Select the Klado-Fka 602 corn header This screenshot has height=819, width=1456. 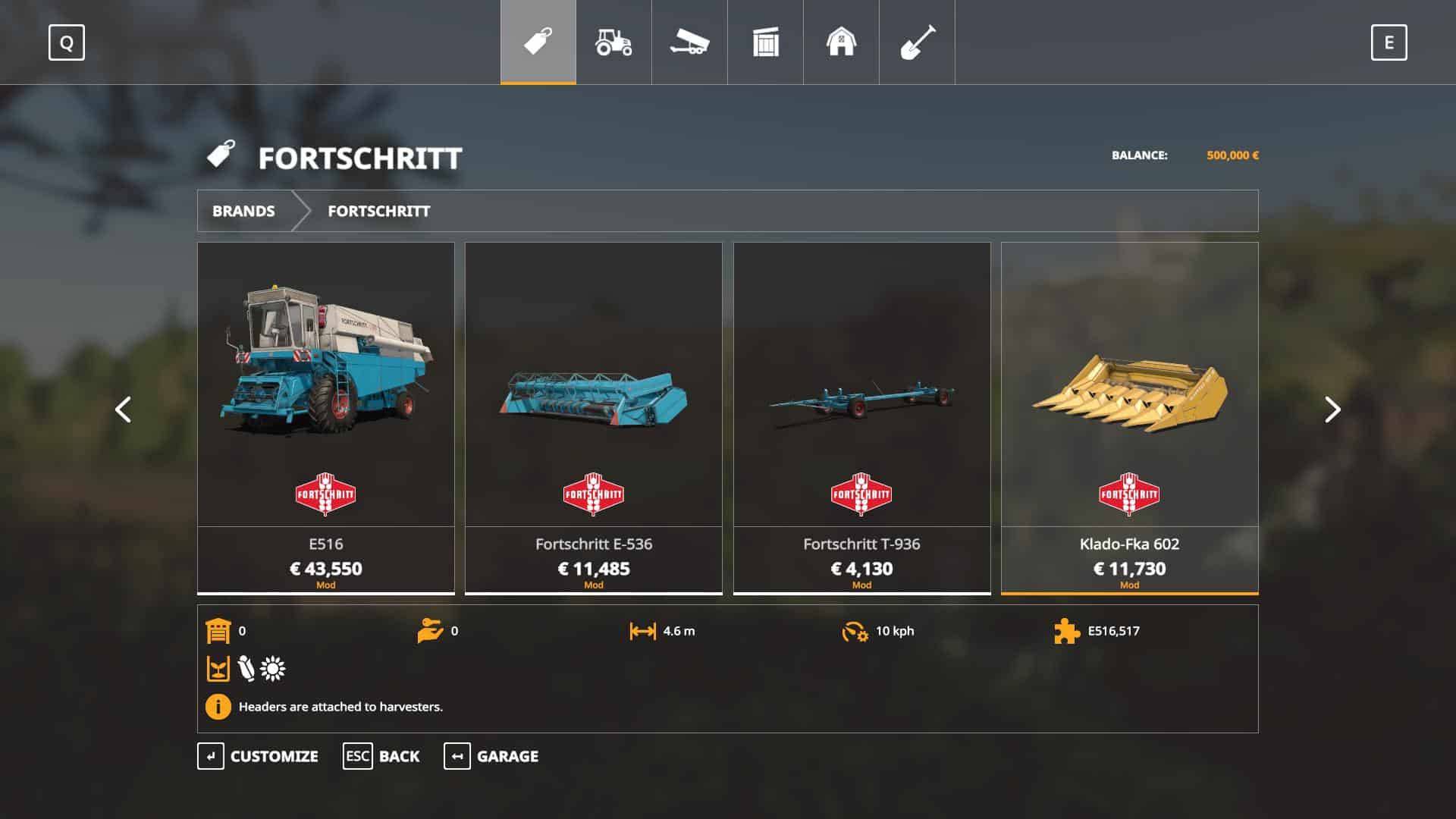coord(1129,417)
